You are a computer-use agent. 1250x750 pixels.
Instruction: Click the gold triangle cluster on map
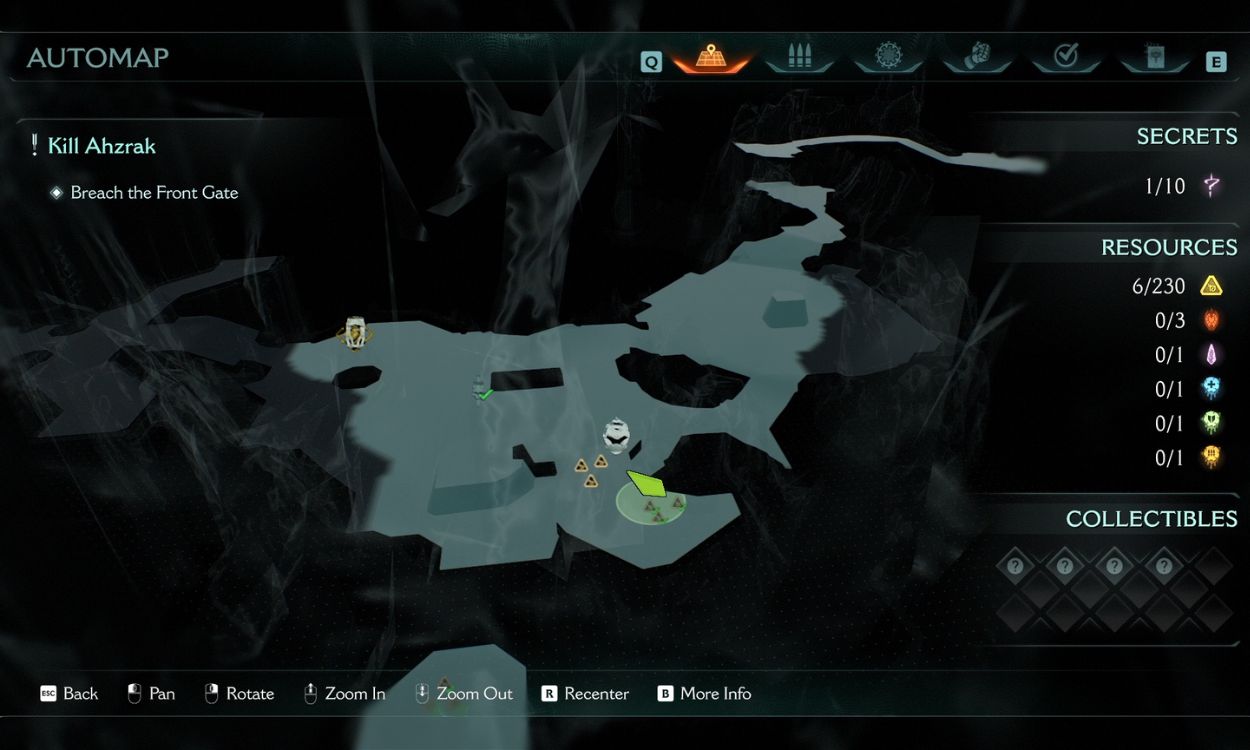(x=591, y=470)
